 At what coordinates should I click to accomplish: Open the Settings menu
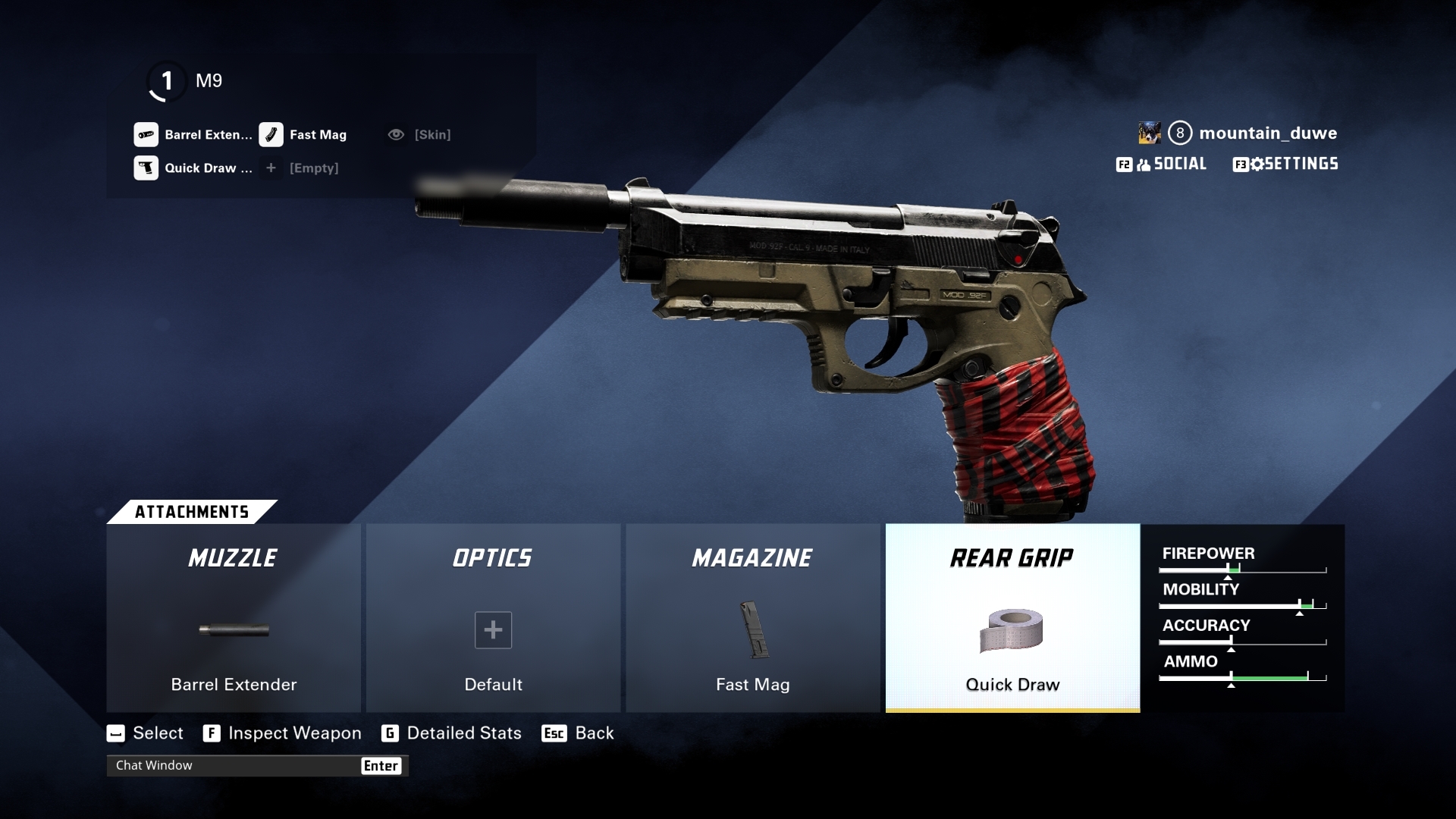pyautogui.click(x=1285, y=164)
